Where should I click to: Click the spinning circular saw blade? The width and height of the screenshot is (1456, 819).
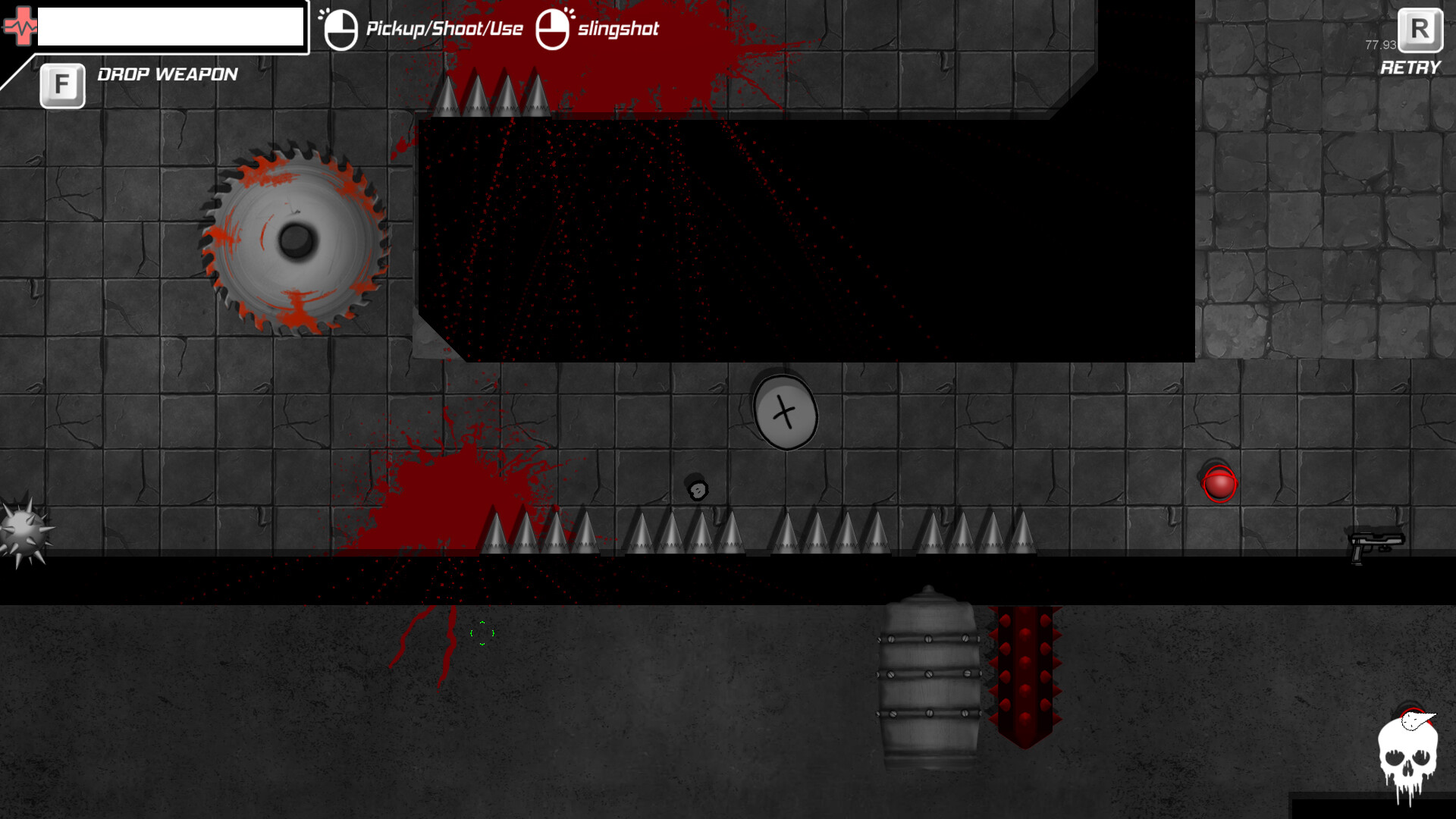[x=294, y=241]
